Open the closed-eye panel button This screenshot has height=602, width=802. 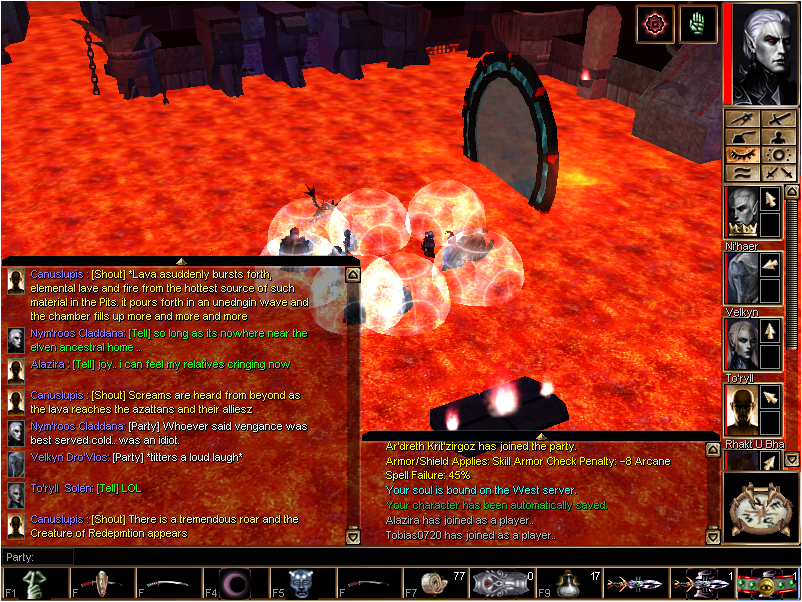click(741, 155)
